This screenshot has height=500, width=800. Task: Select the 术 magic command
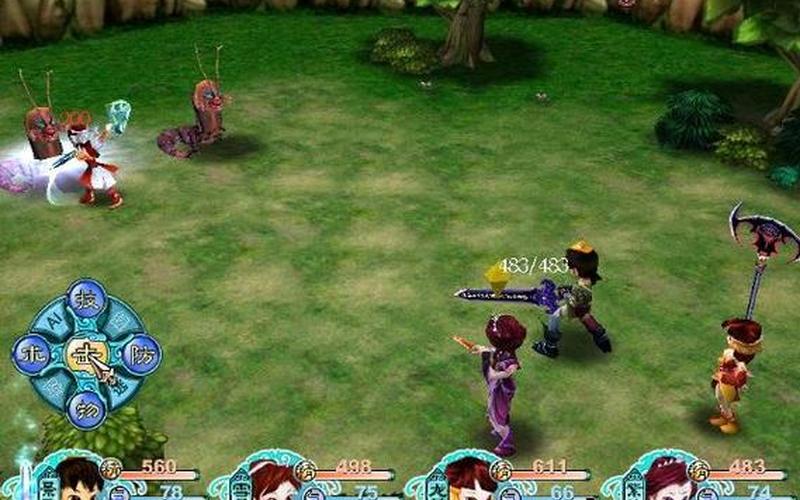(x=32, y=355)
